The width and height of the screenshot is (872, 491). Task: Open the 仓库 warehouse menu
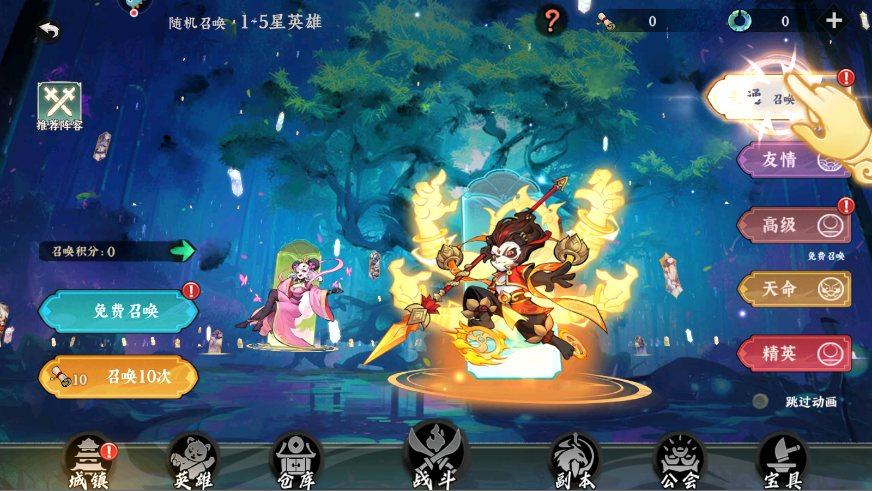(x=297, y=461)
